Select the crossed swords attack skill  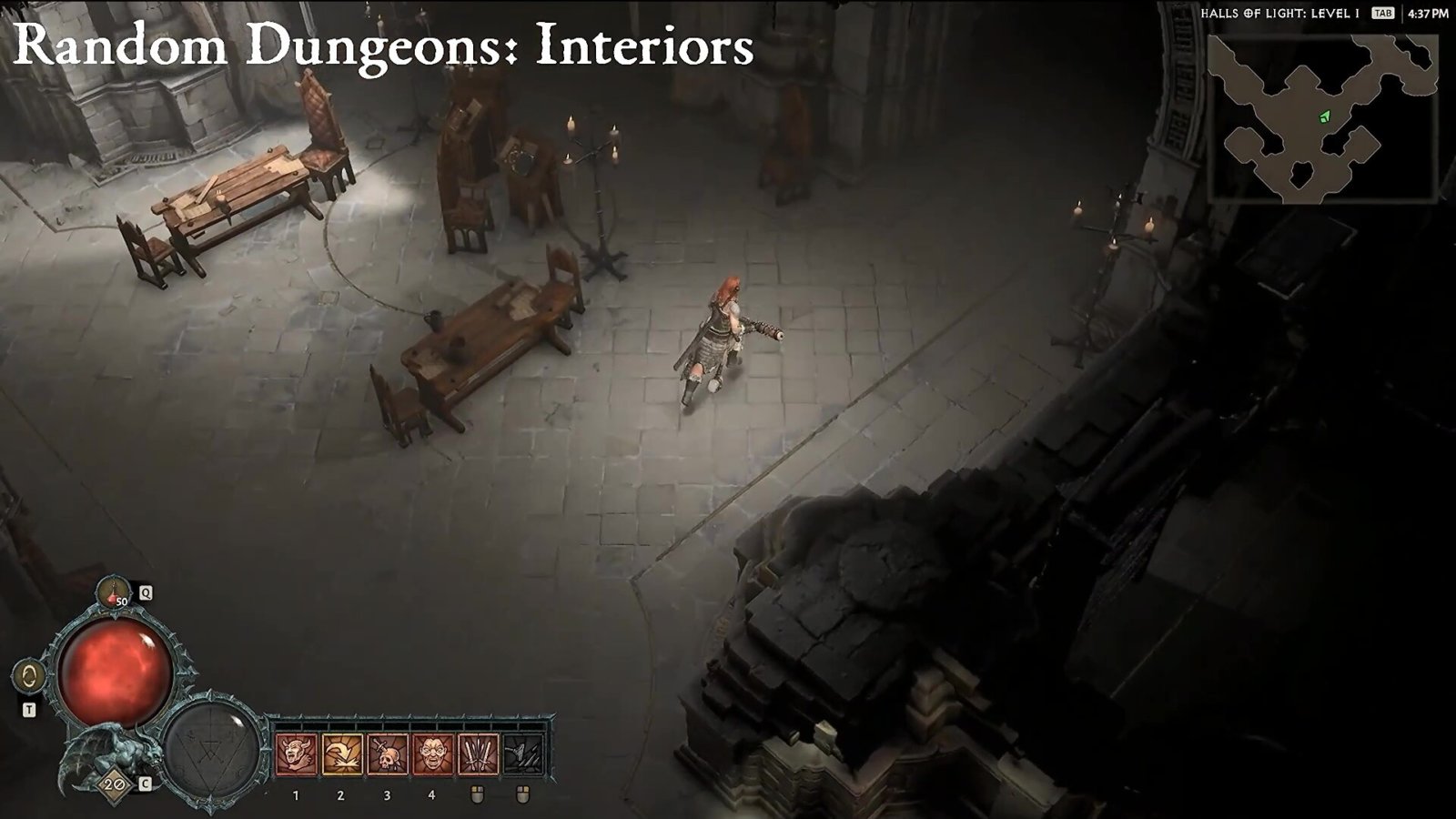478,755
